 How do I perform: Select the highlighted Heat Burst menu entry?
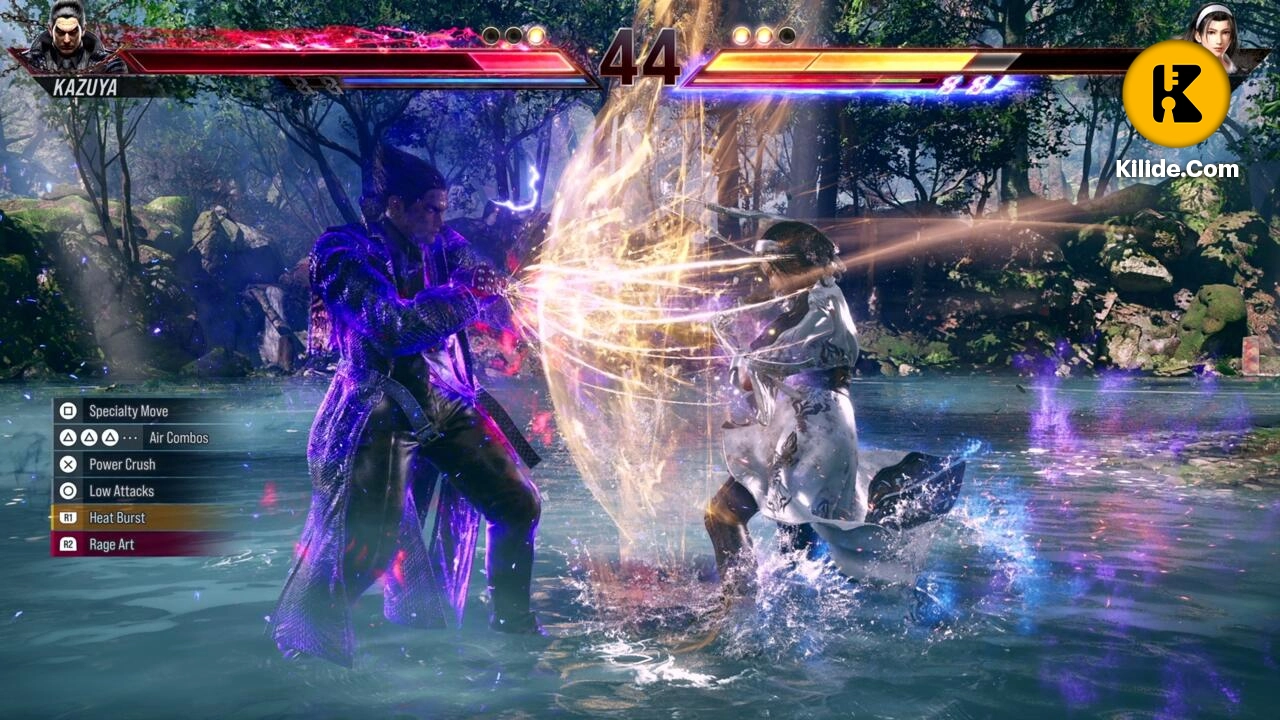(118, 518)
